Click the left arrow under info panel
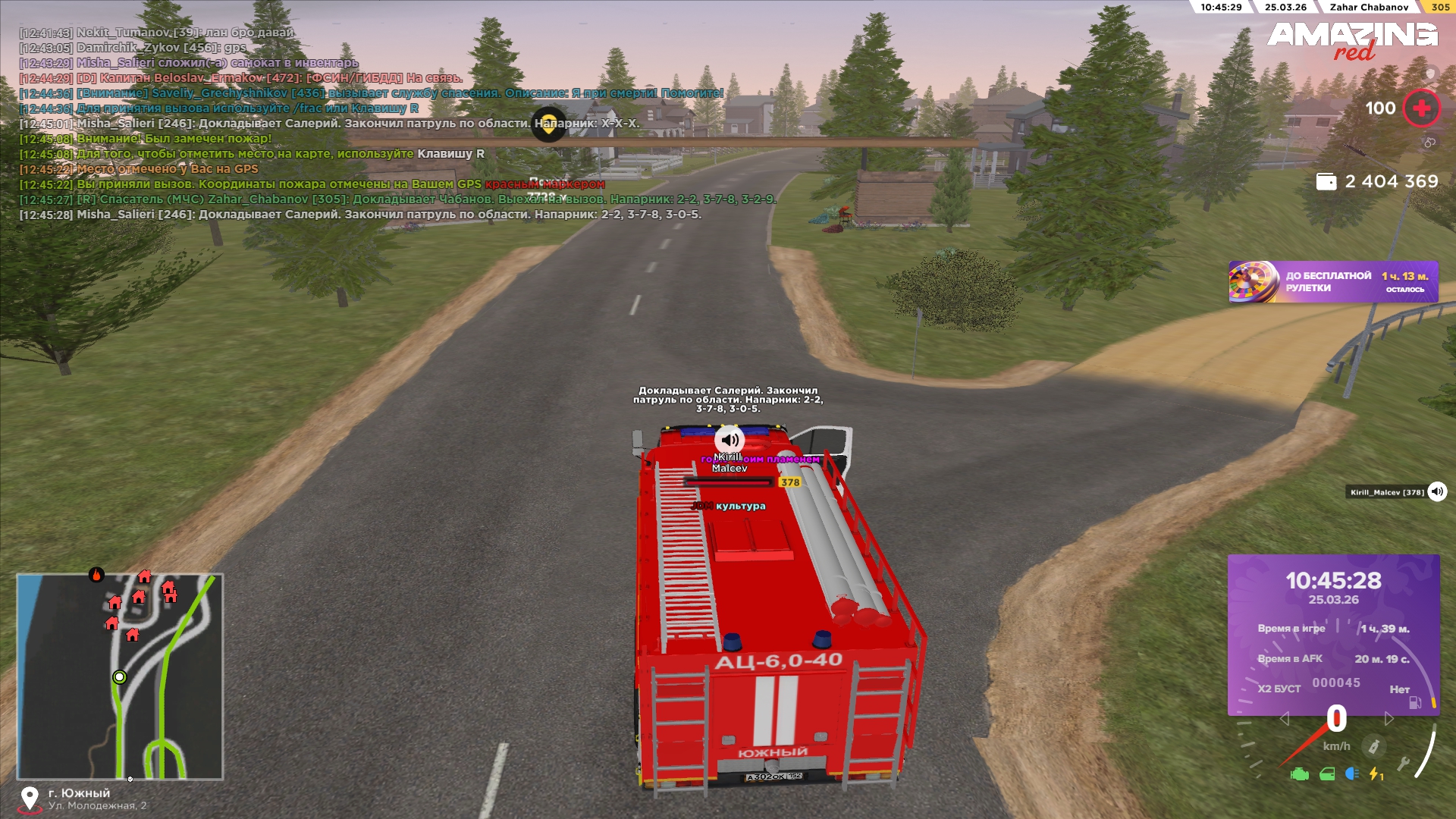Screen dimensions: 1456x819 click(1284, 718)
